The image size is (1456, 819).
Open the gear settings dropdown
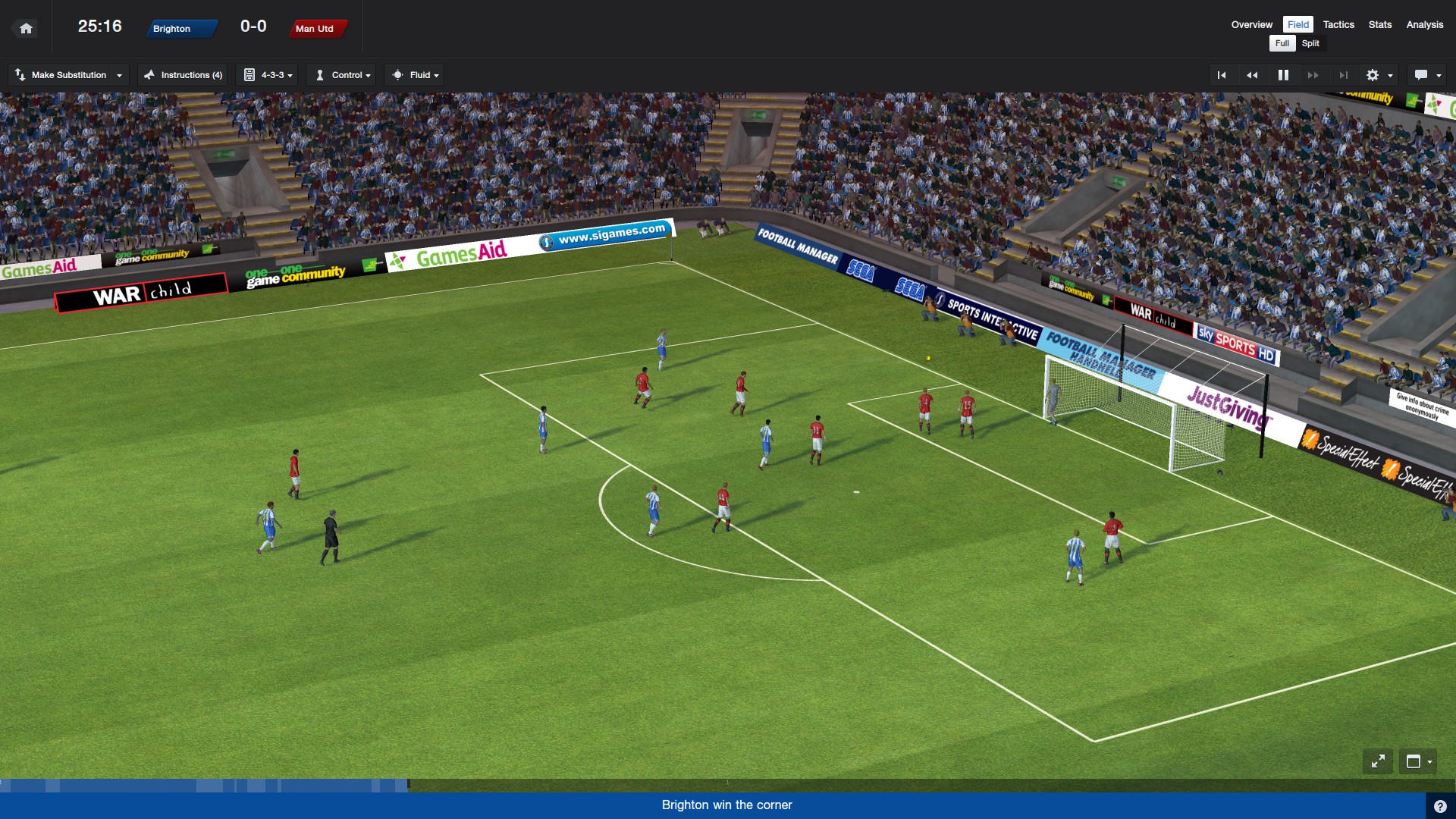pos(1379,75)
